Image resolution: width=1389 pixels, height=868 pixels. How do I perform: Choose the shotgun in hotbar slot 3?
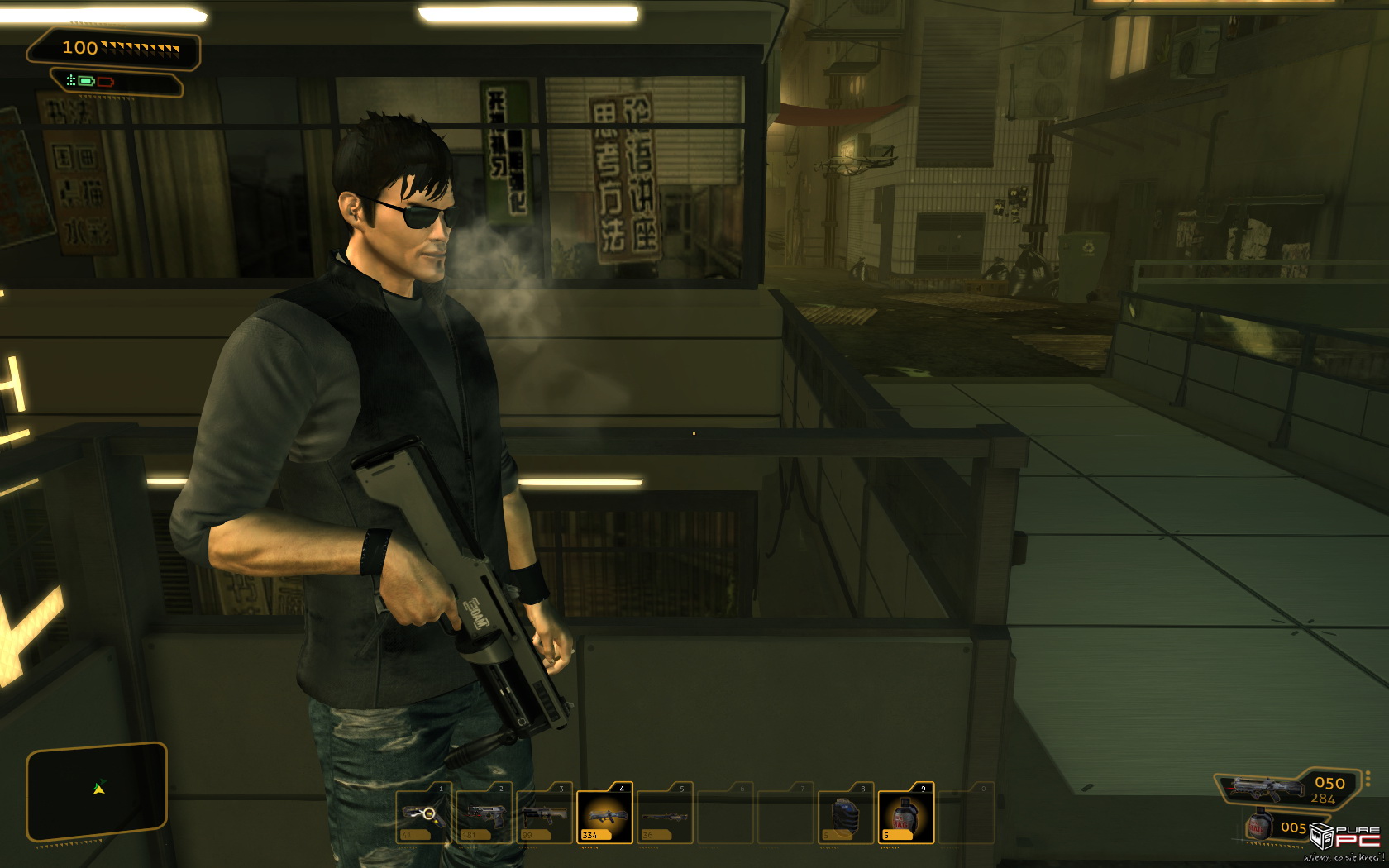[x=545, y=814]
